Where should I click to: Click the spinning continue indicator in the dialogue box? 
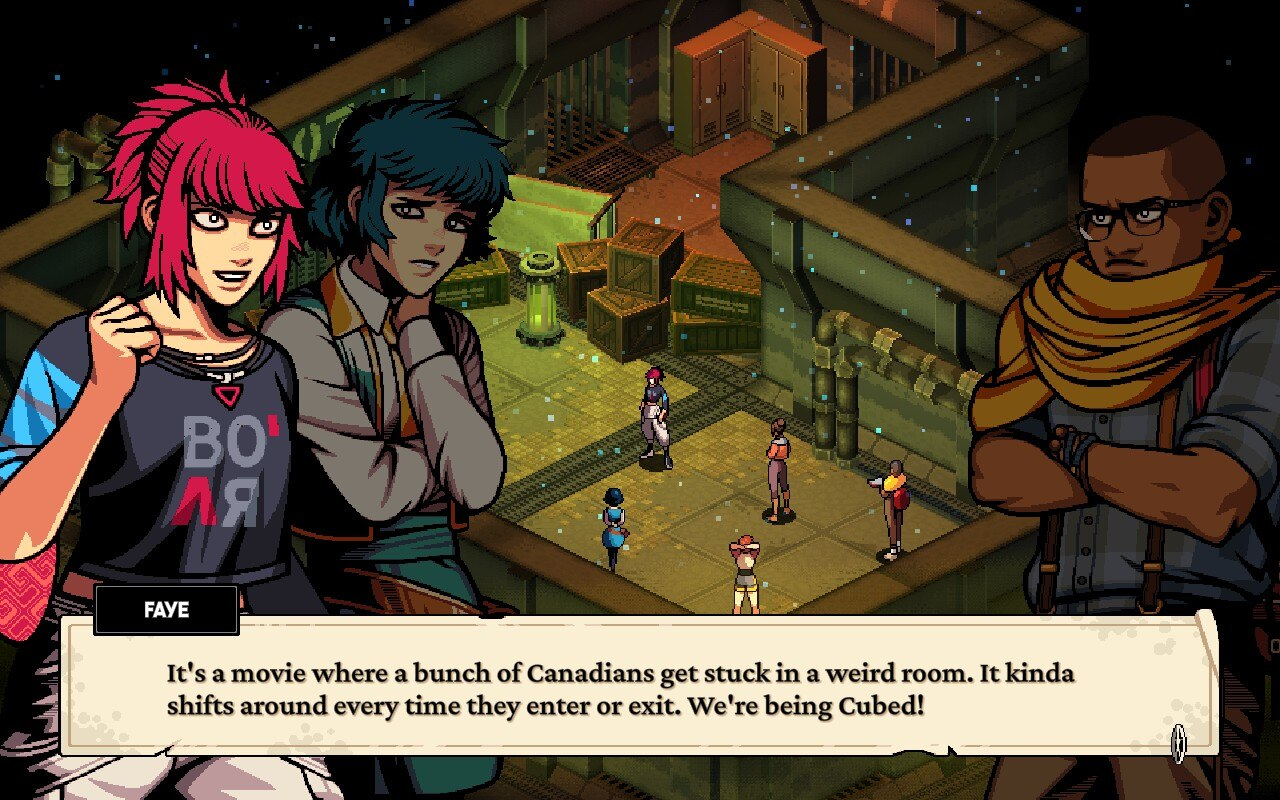coord(1179,743)
